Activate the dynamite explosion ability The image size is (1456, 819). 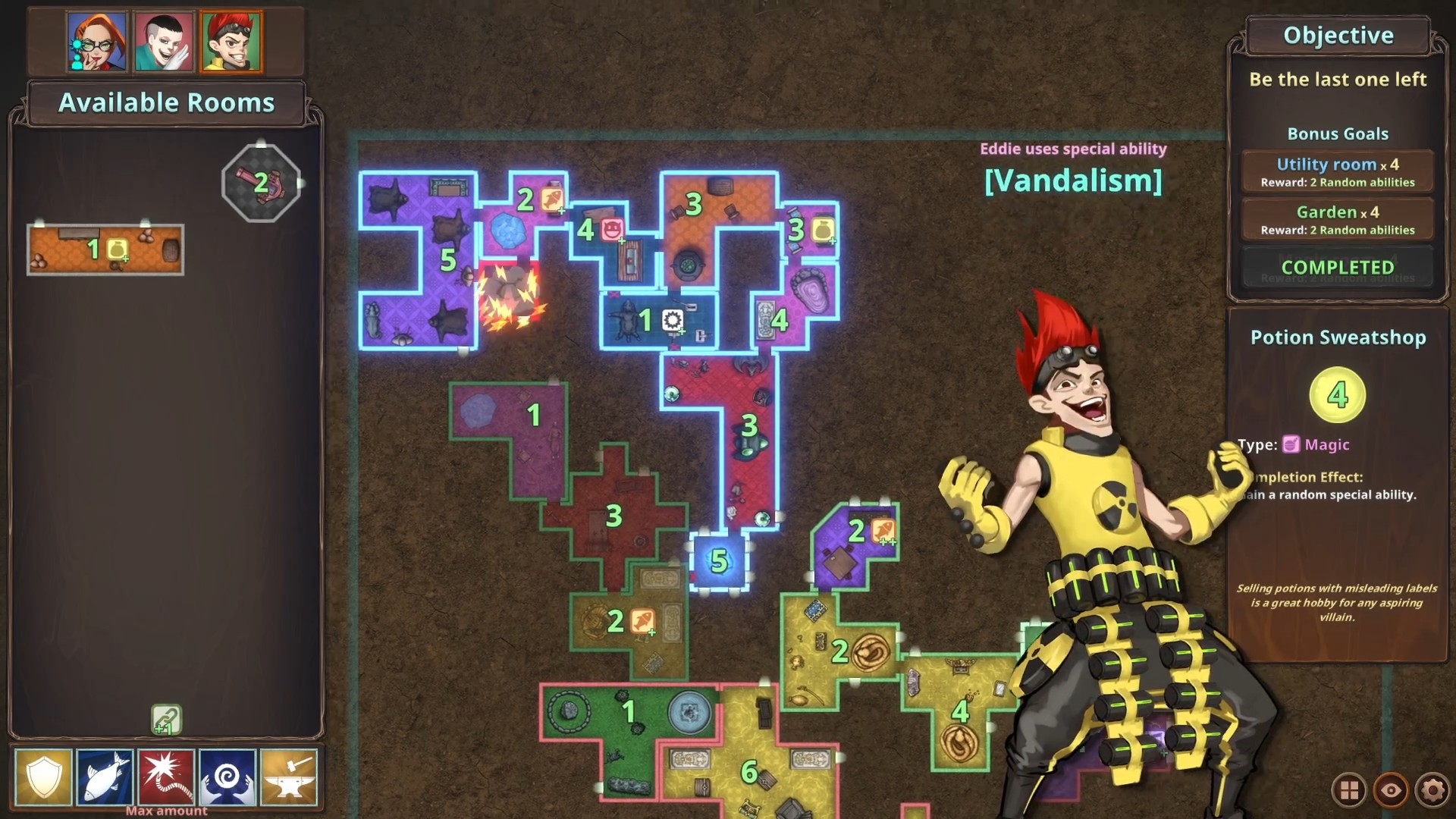(x=168, y=778)
